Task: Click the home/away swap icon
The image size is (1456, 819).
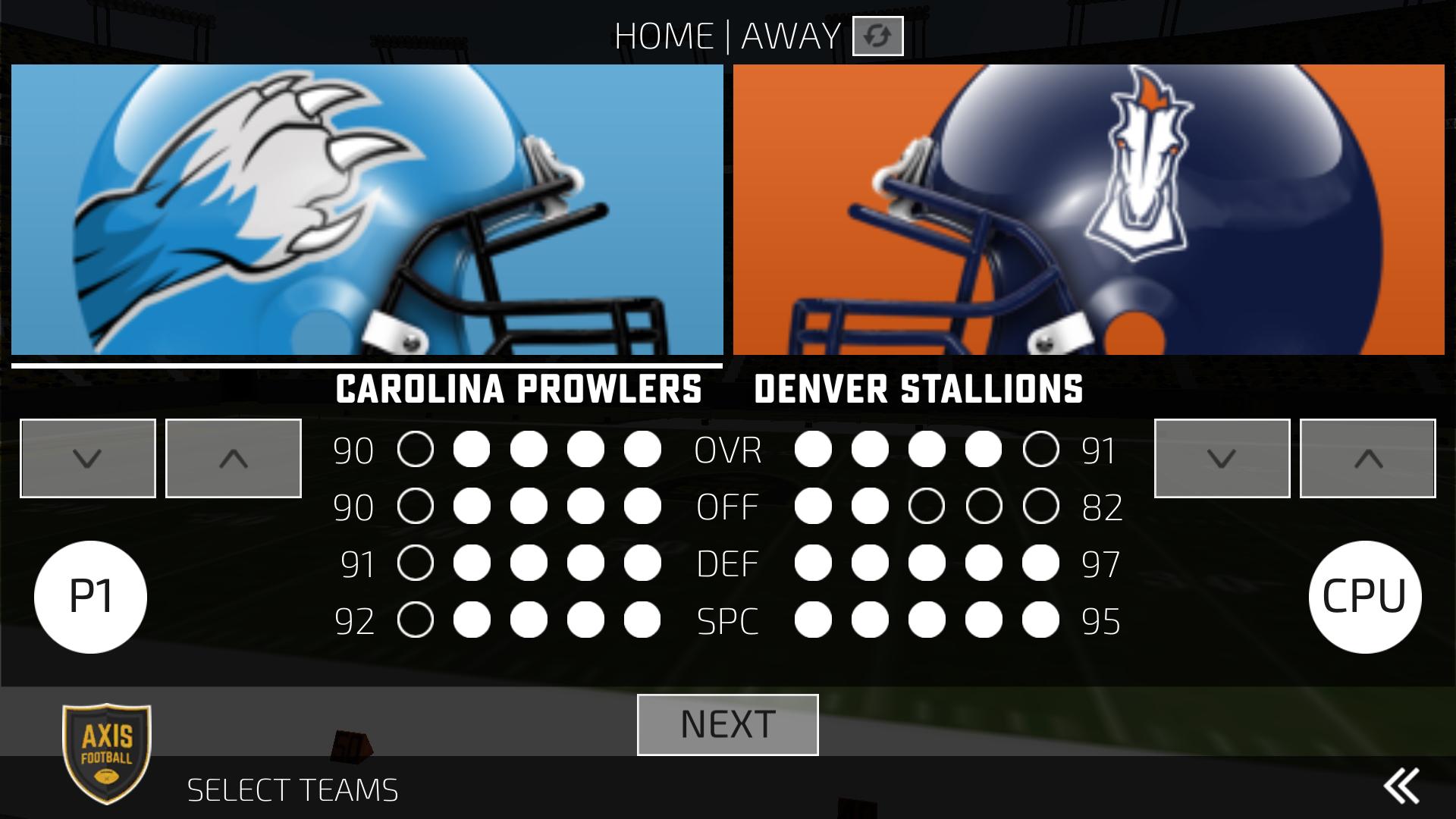Action: tap(877, 36)
